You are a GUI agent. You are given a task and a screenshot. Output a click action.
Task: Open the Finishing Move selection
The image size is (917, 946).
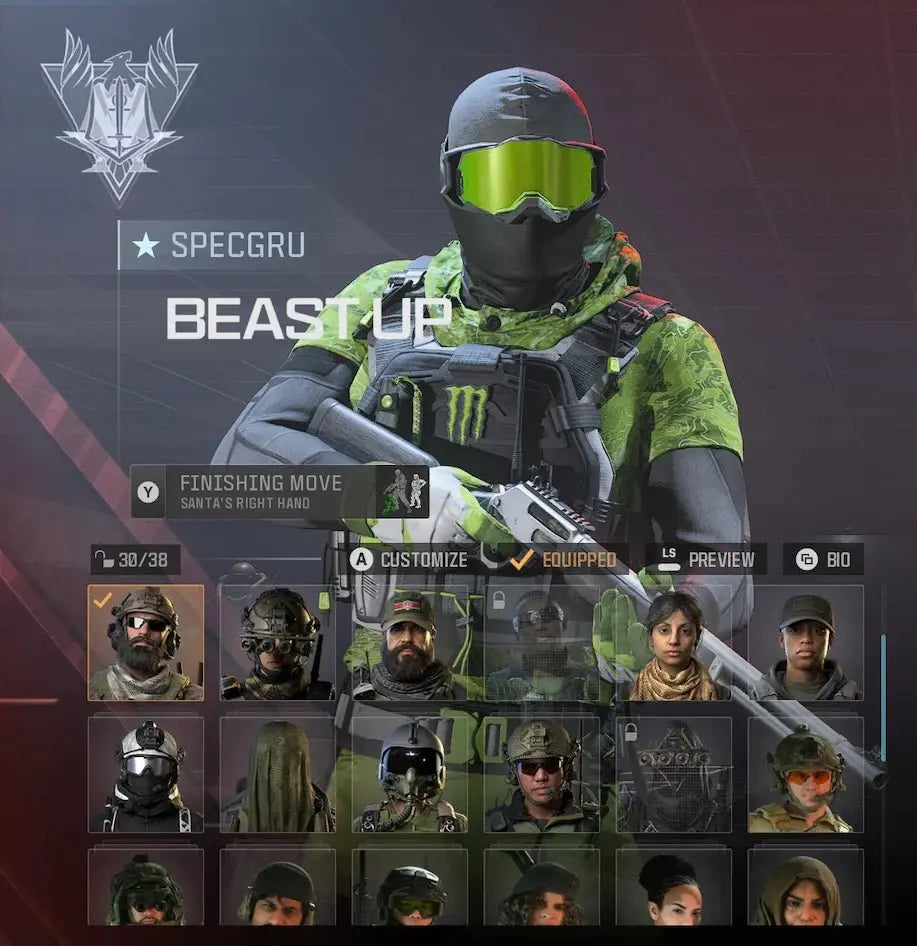[x=280, y=491]
